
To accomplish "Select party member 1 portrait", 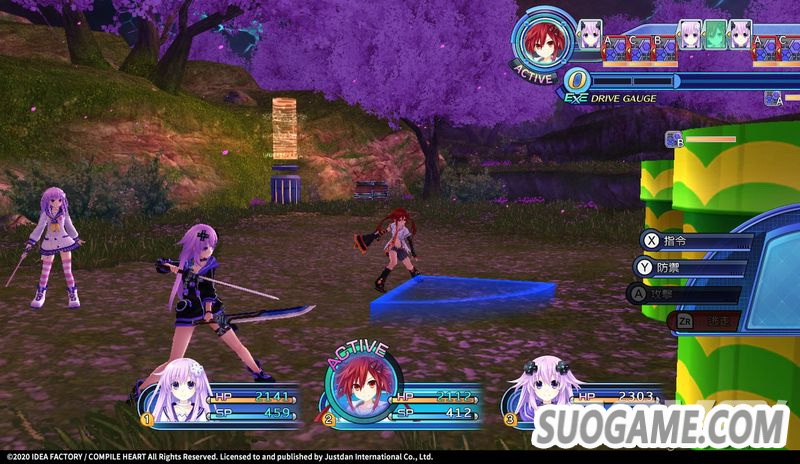I will 181,390.
